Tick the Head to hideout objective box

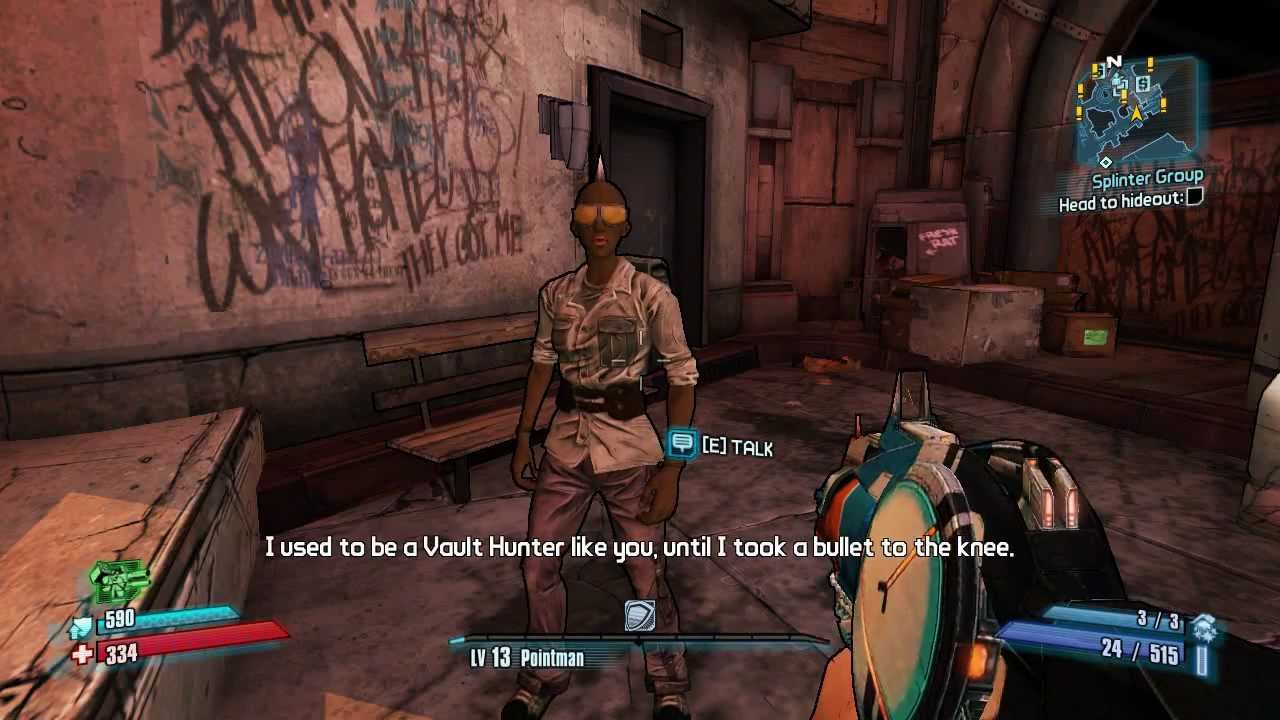1194,199
